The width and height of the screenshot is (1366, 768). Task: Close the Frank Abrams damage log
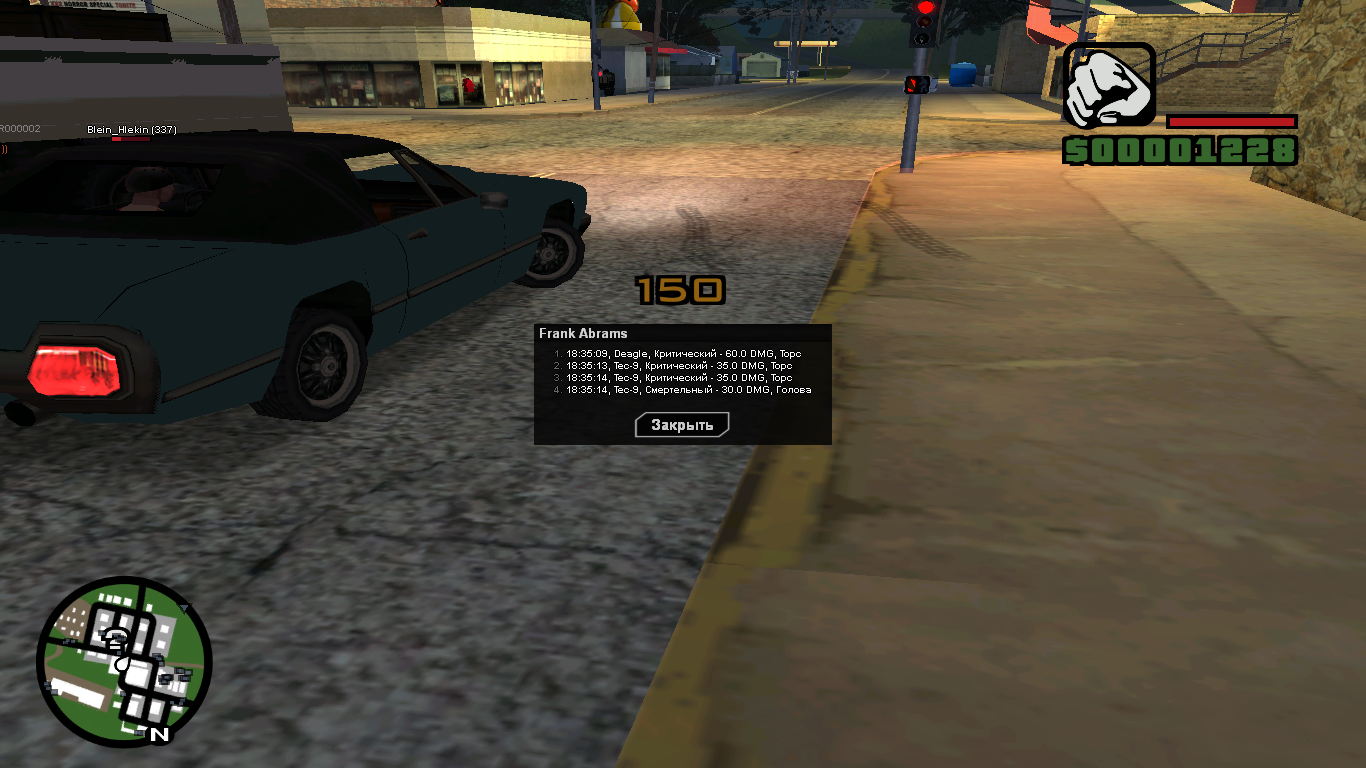[x=682, y=425]
